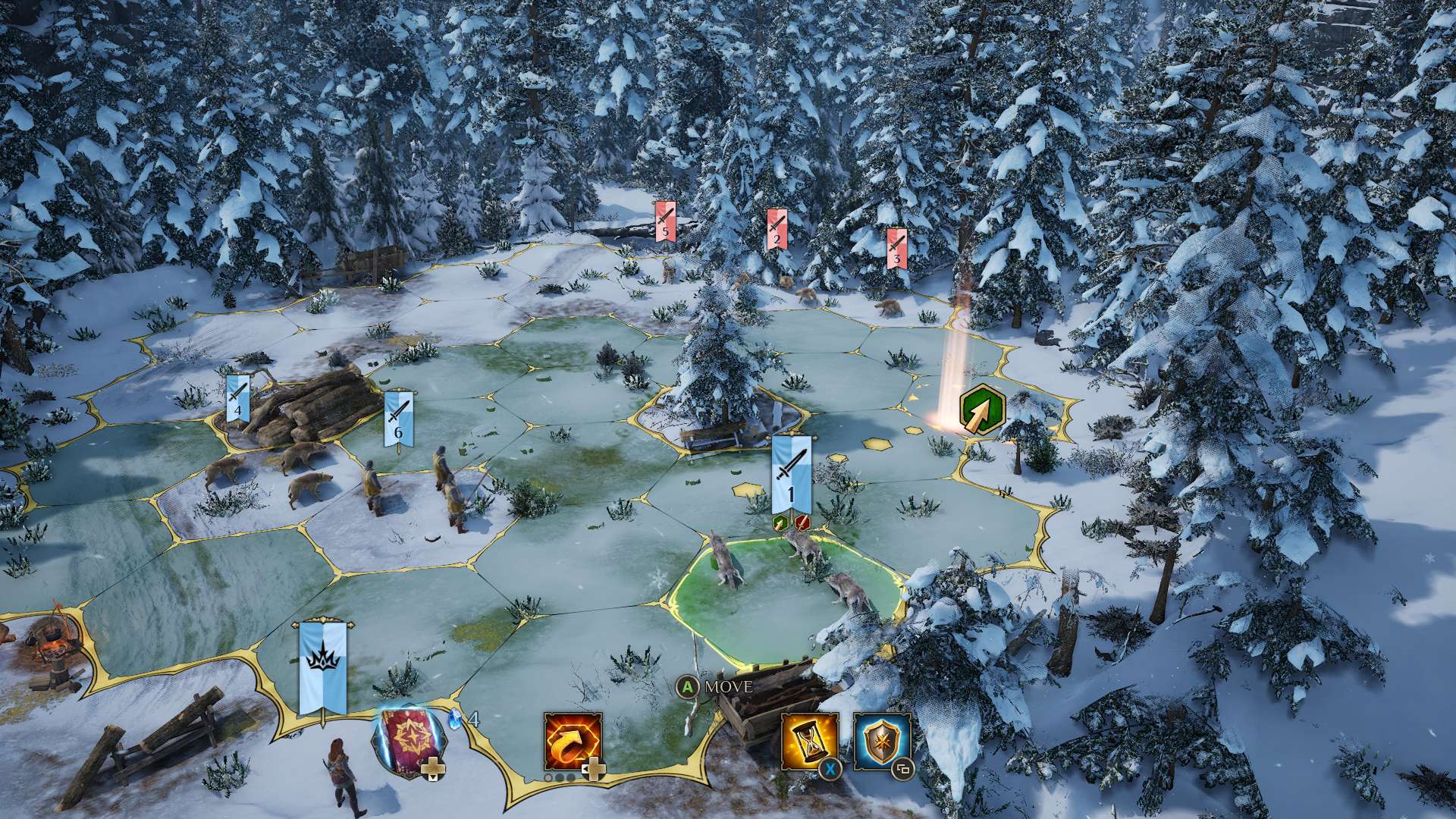Target the enemy with red banner 2
This screenshot has height=819, width=1456.
coord(774,229)
